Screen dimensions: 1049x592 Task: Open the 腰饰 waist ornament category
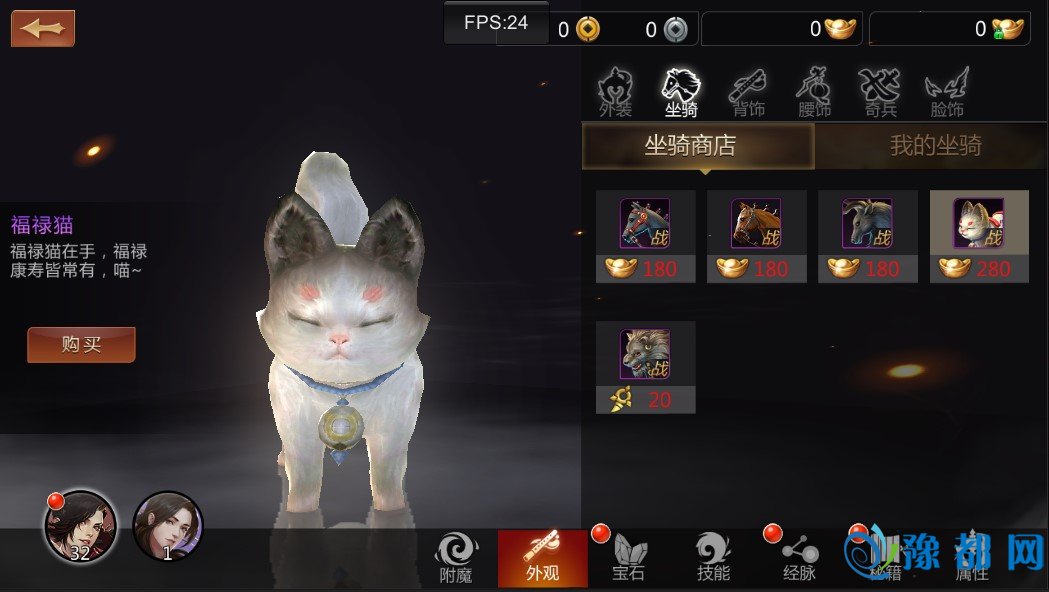pos(814,93)
